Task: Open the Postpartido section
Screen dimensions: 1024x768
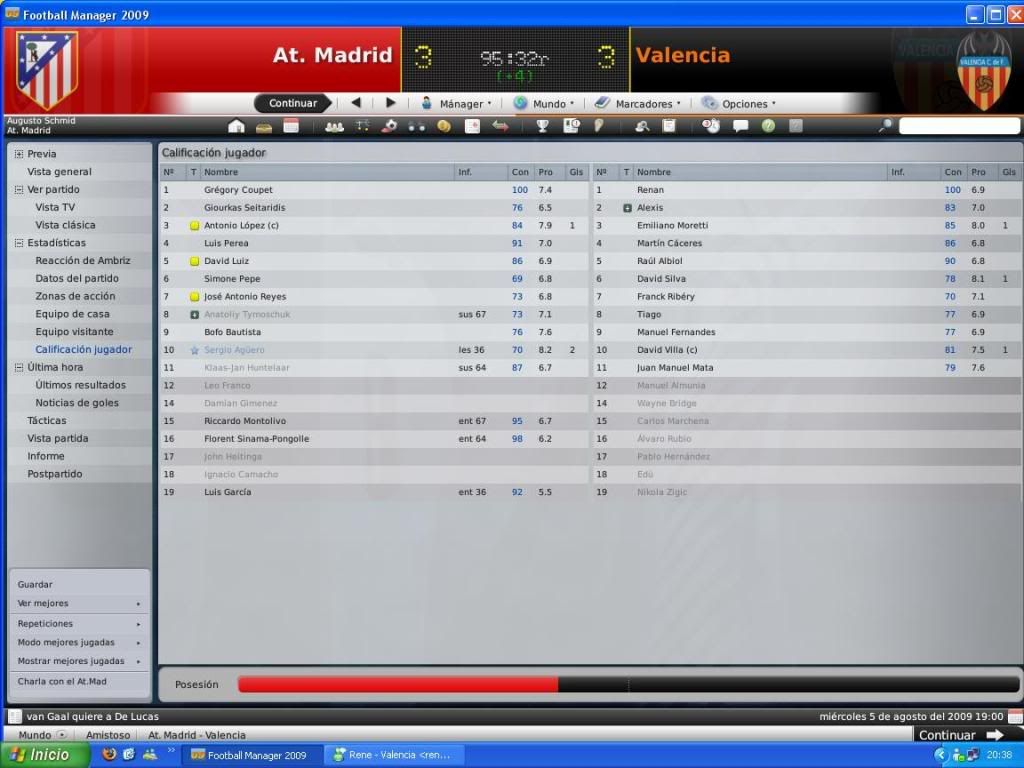Action: [55, 474]
